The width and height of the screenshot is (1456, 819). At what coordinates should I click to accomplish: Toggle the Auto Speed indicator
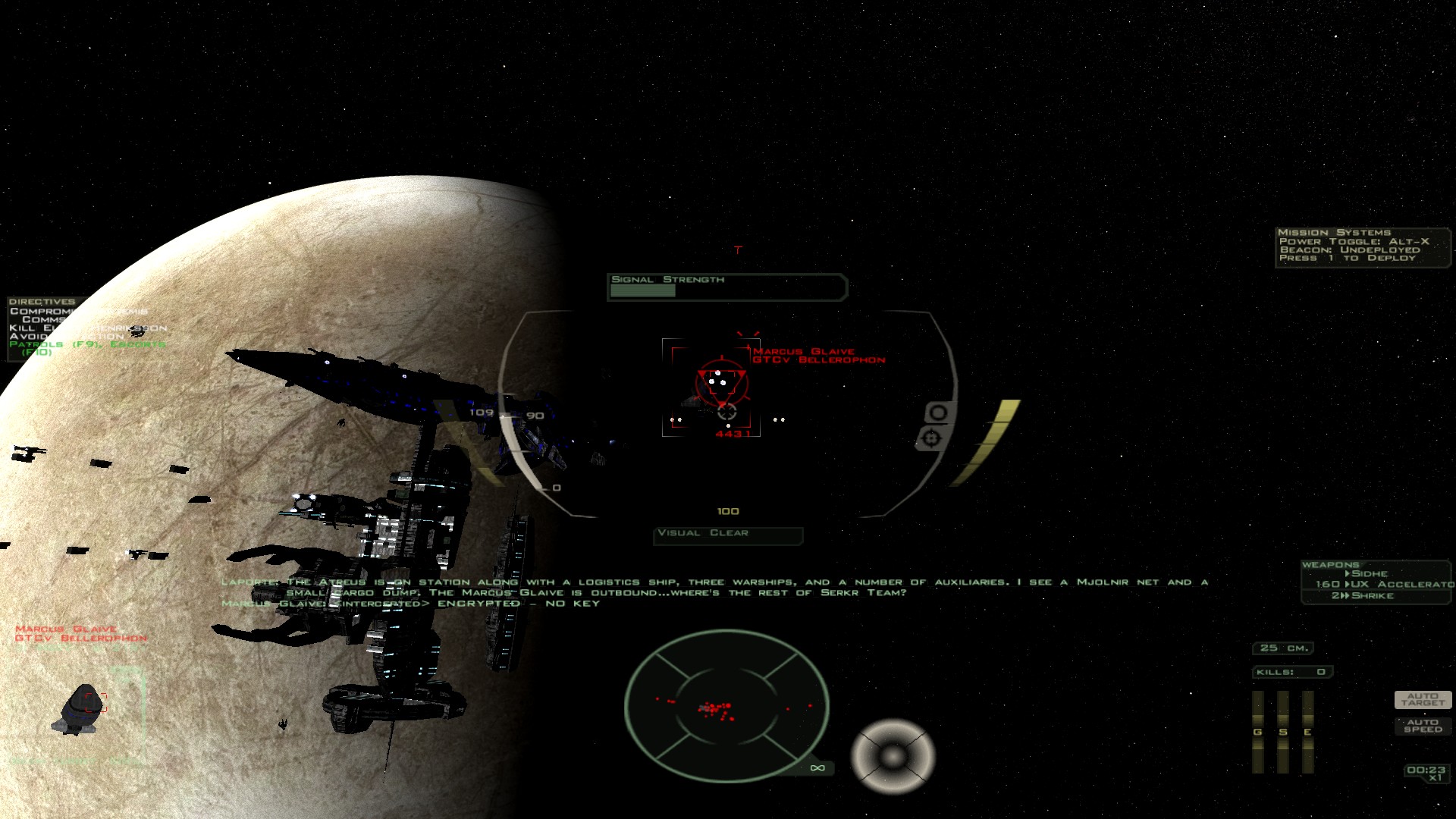coord(1423,726)
